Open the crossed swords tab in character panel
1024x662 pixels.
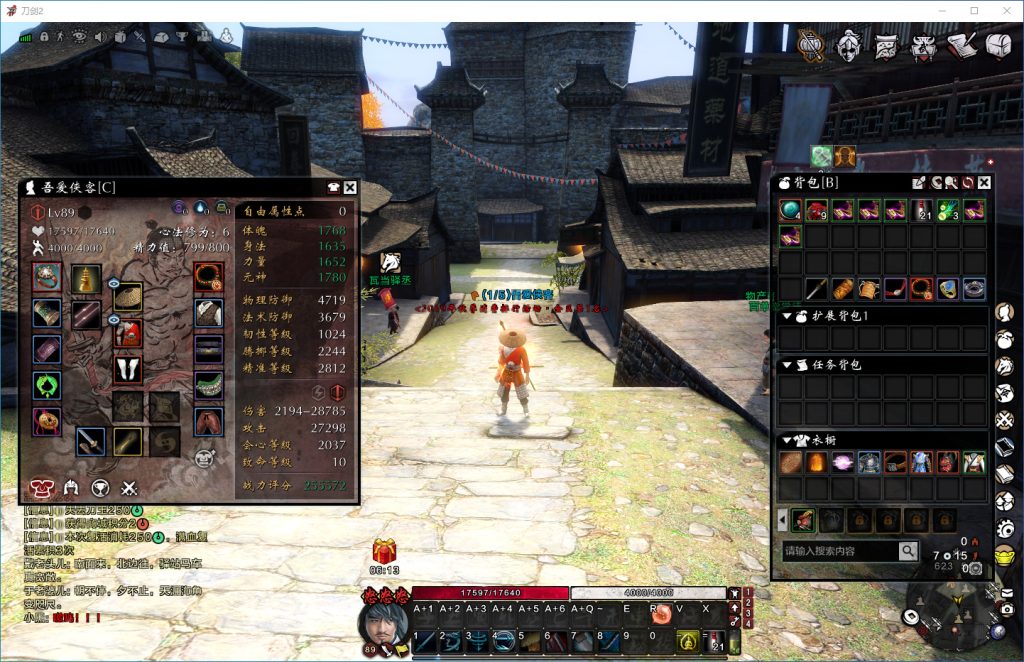(x=129, y=488)
